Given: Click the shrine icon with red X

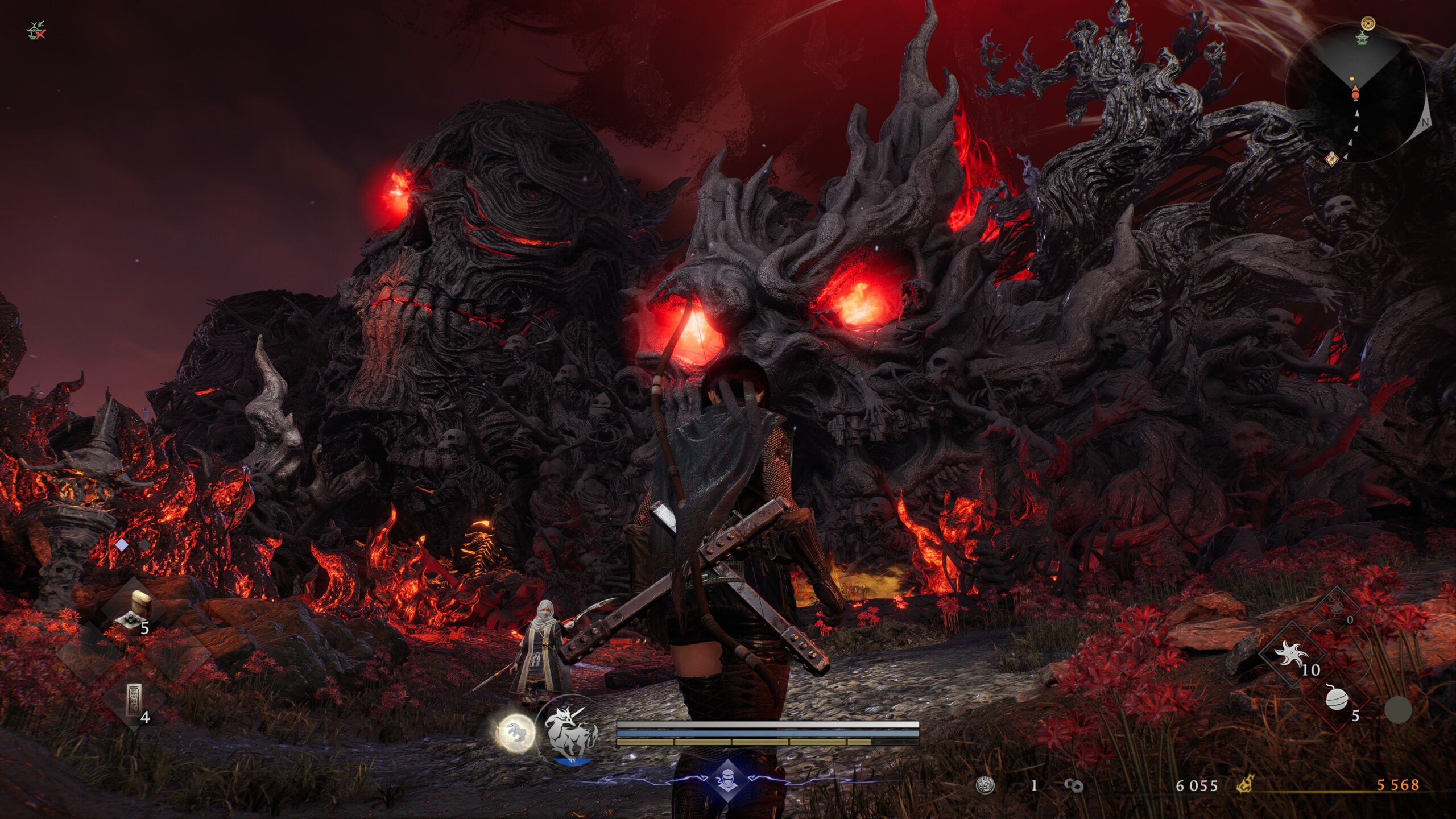Looking at the screenshot, I should pos(36,31).
